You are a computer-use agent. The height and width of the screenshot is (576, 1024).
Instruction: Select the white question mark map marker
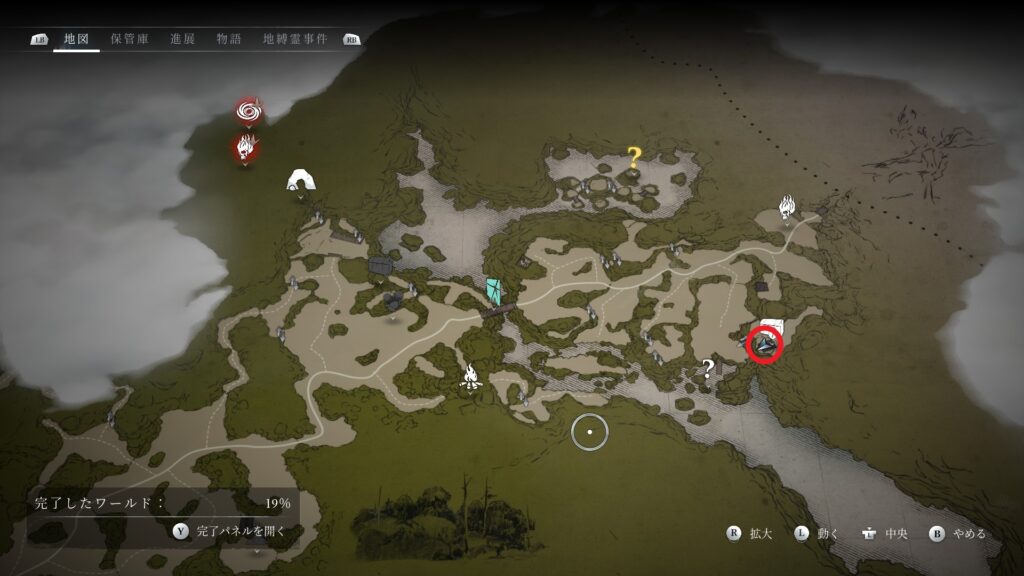click(708, 368)
